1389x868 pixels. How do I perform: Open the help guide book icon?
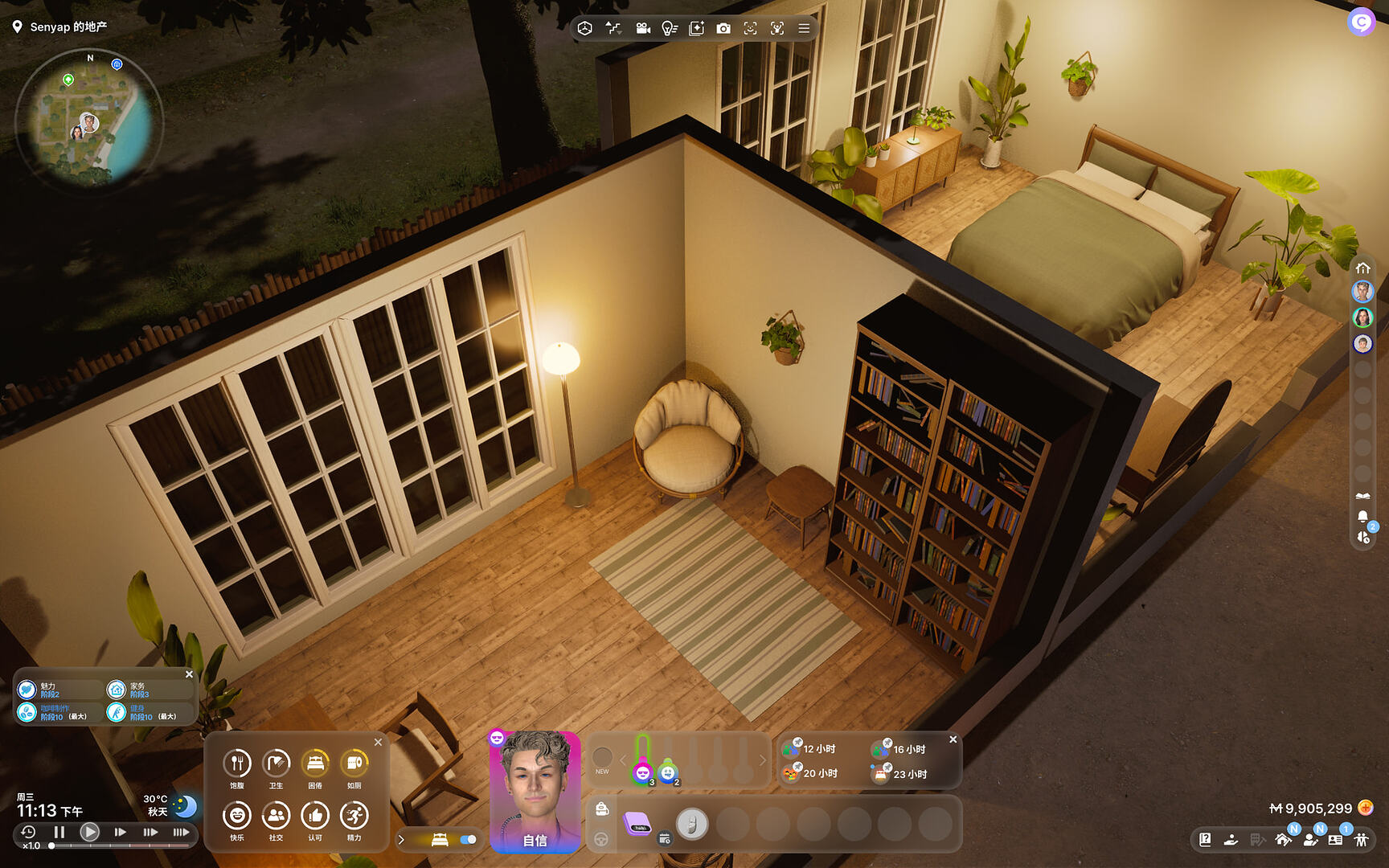[1205, 840]
